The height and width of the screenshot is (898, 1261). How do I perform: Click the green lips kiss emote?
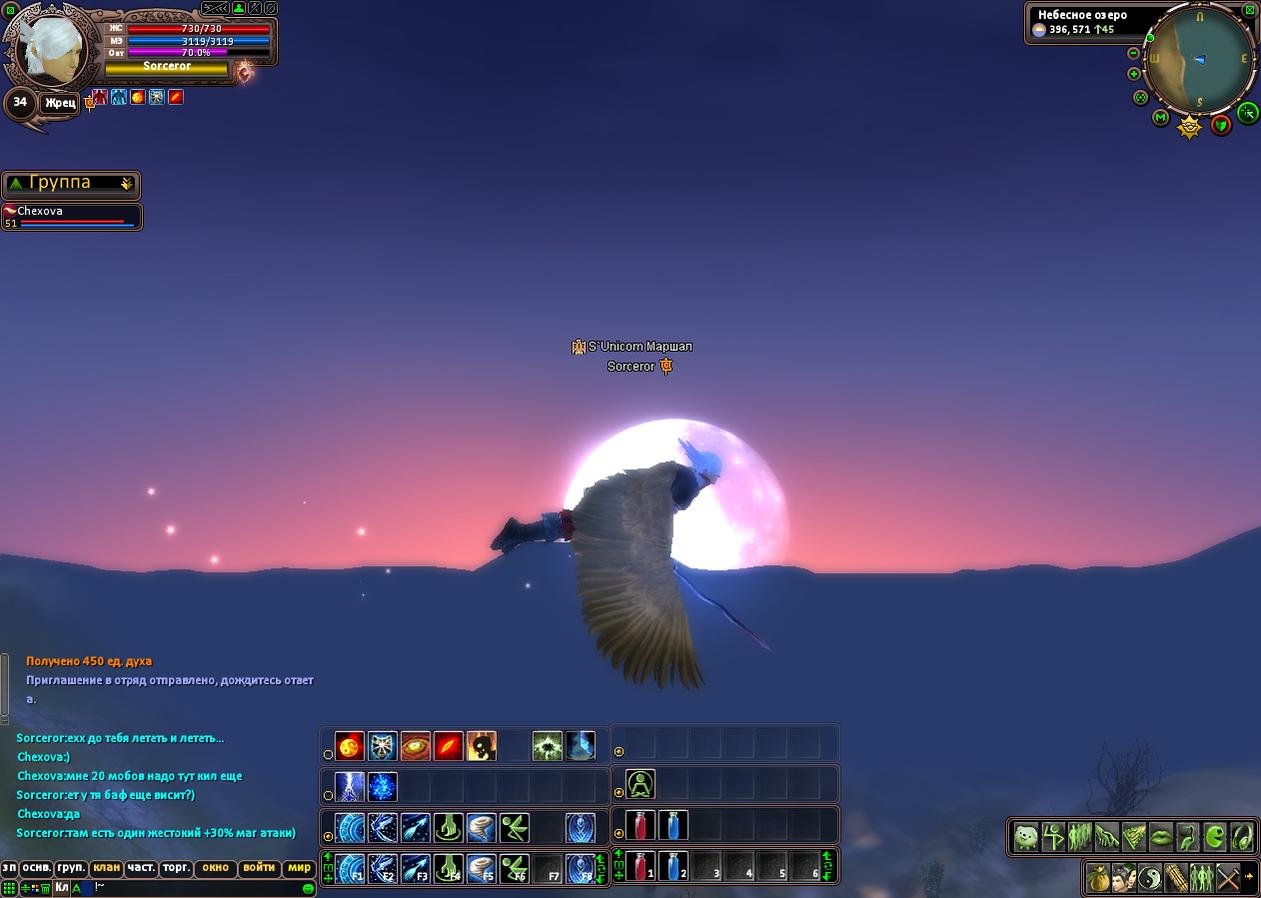tap(1160, 836)
